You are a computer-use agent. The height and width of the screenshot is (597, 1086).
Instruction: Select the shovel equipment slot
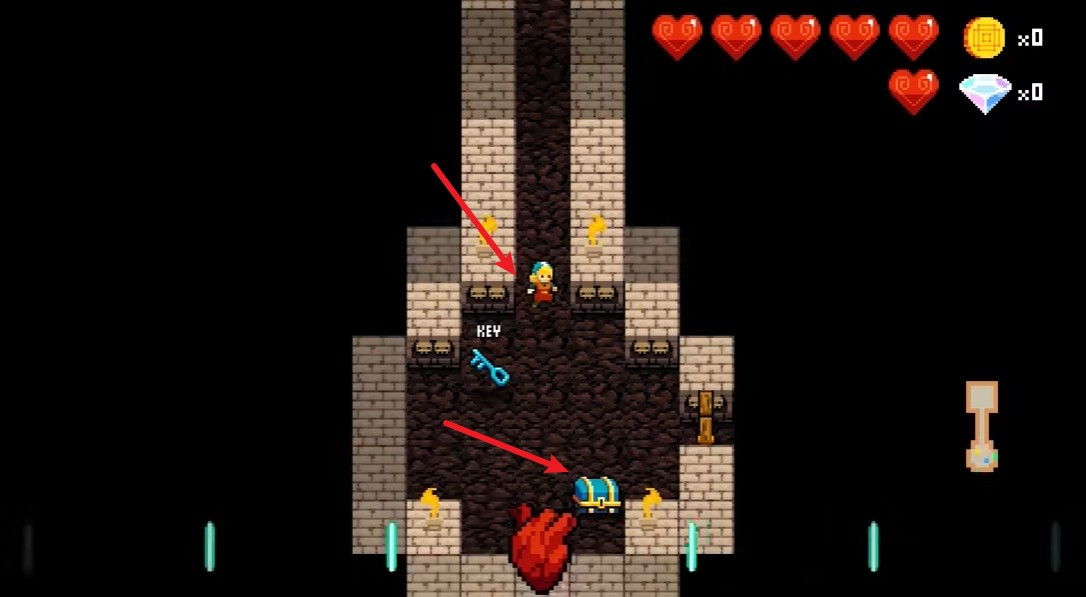[982, 425]
